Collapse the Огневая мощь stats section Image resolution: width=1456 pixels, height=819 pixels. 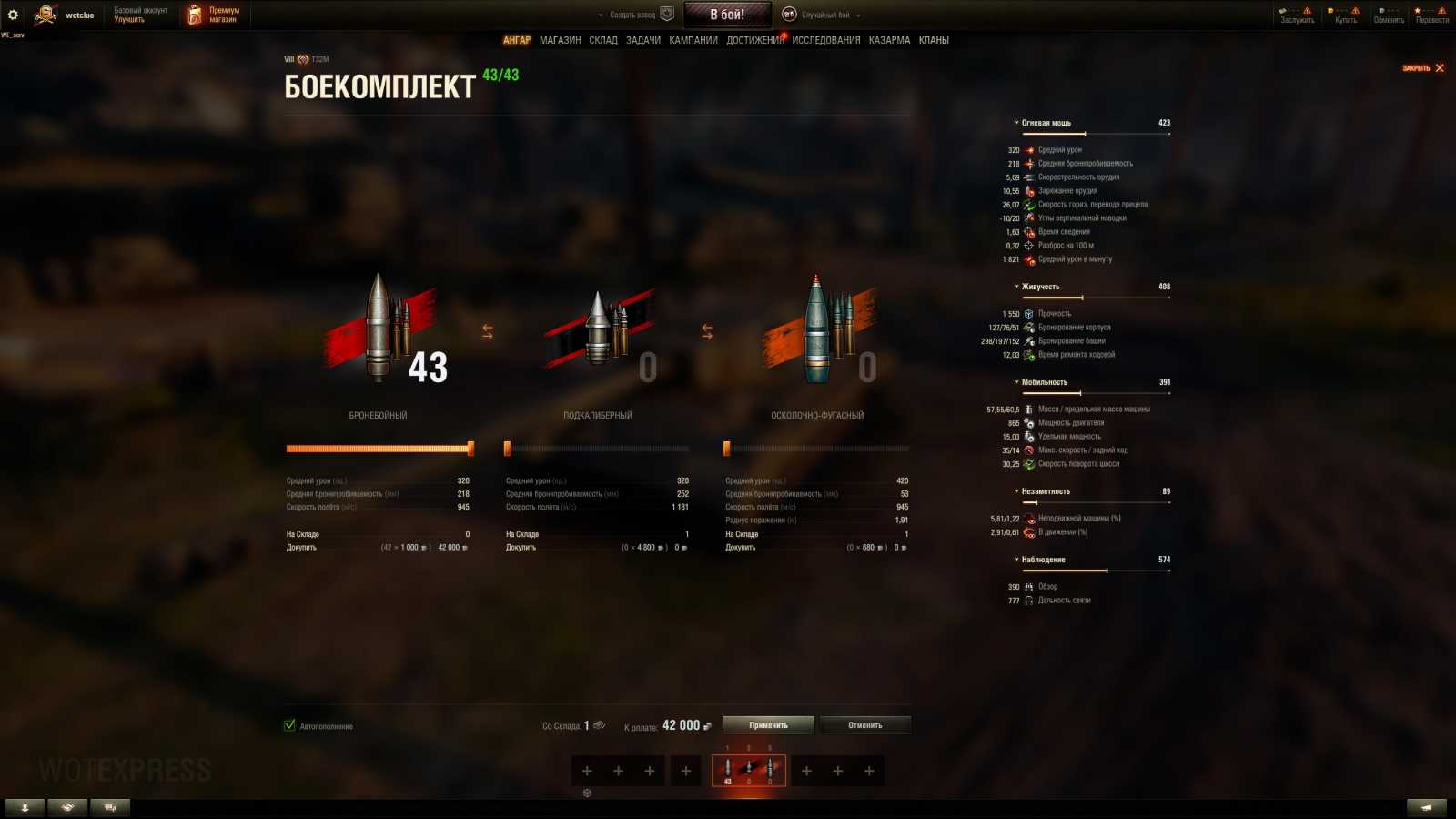(1018, 122)
